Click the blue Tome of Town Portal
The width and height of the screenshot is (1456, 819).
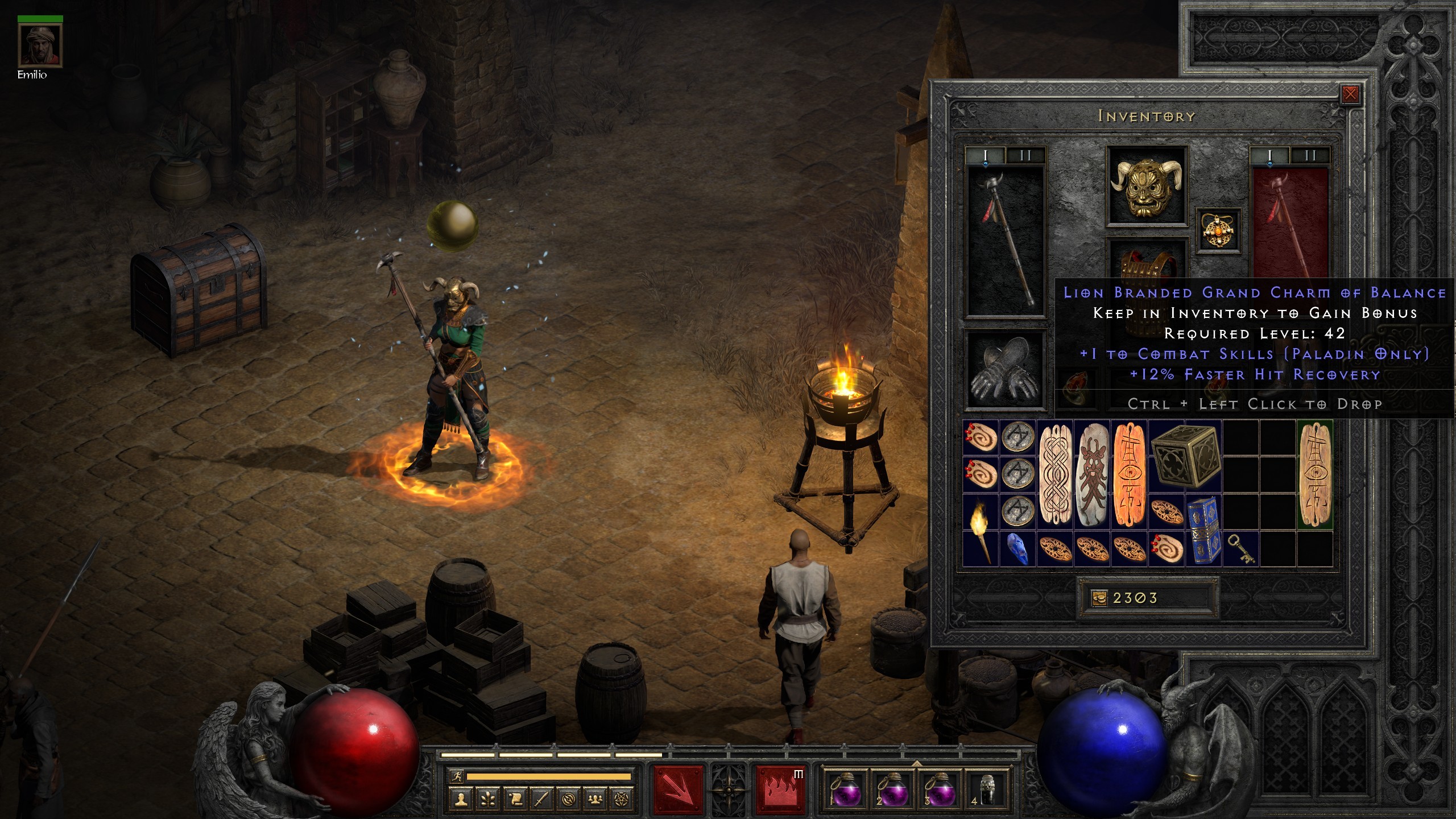pos(1205,529)
